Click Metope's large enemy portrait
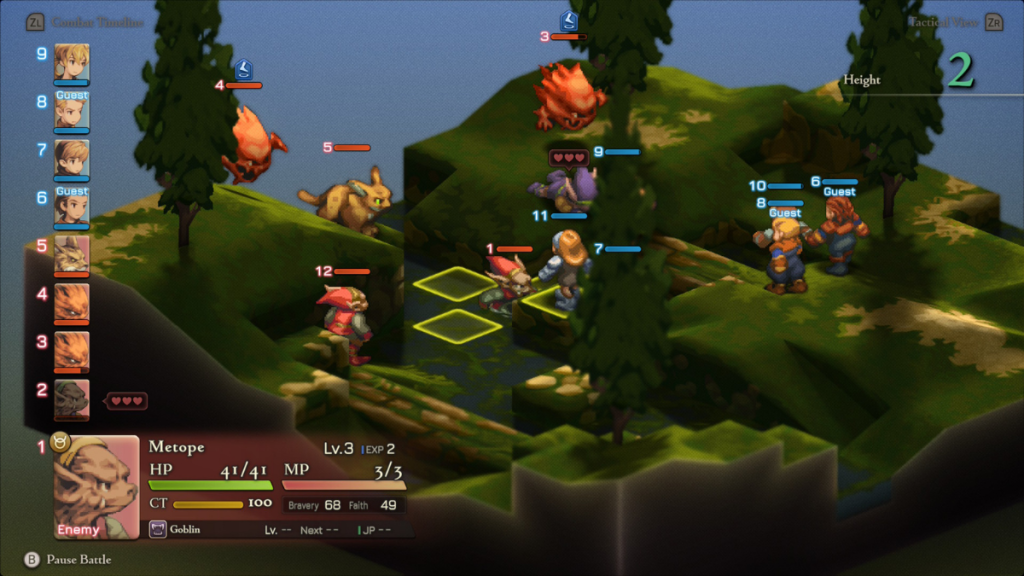Image resolution: width=1024 pixels, height=576 pixels. 96,487
